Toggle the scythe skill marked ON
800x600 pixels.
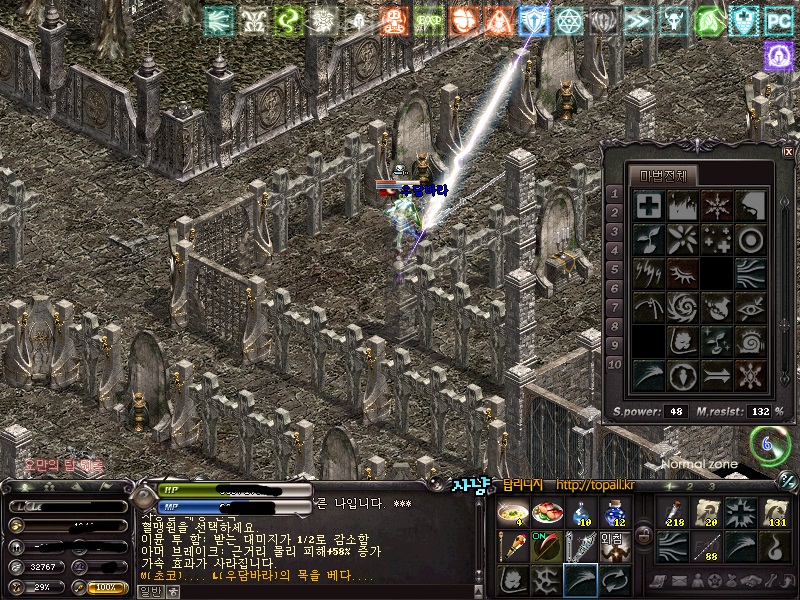click(x=547, y=547)
